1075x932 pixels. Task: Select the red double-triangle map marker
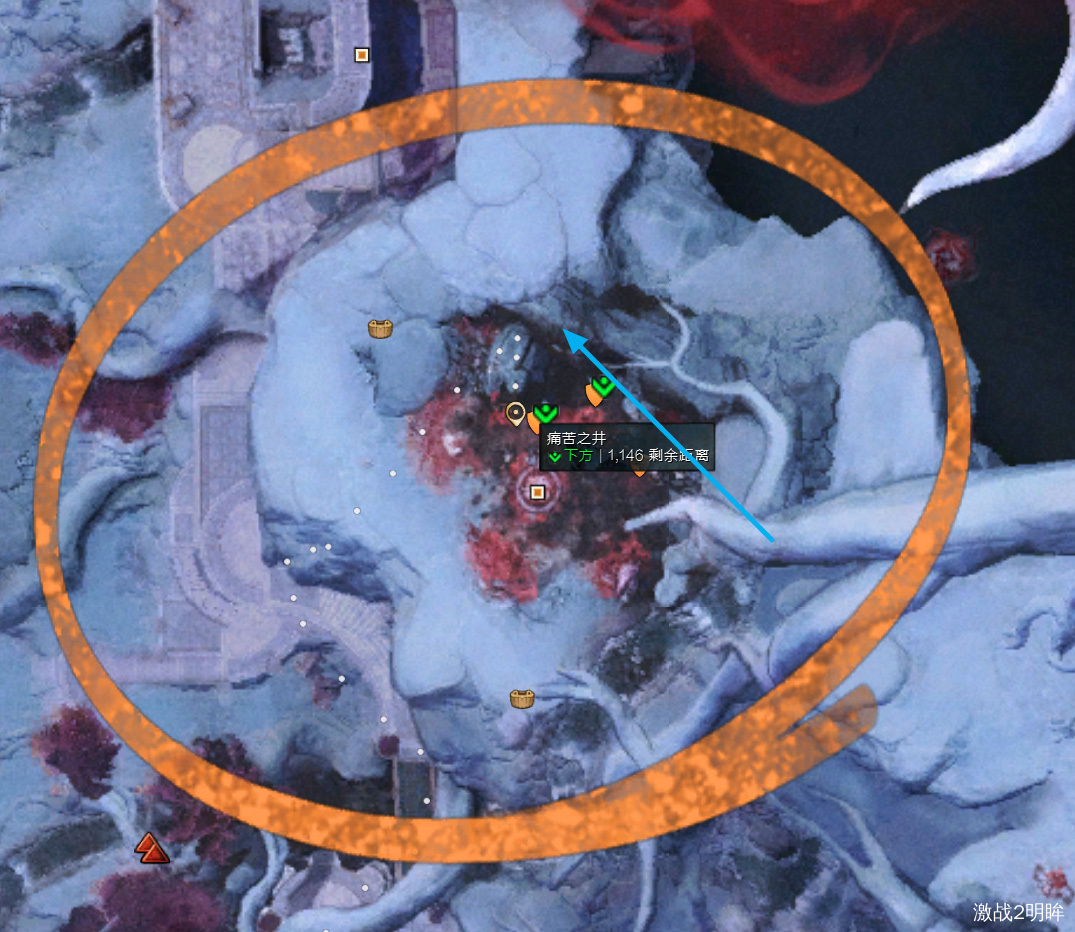click(152, 848)
